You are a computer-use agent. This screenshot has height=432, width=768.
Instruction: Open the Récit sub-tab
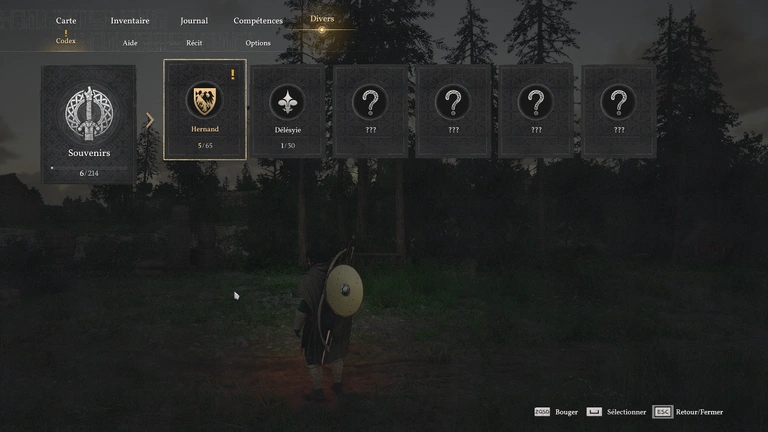point(194,43)
